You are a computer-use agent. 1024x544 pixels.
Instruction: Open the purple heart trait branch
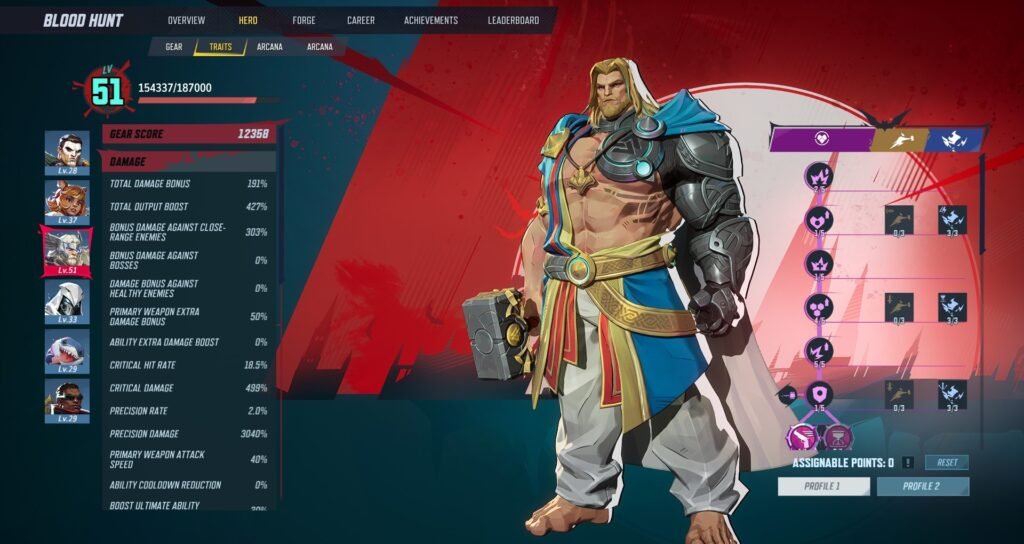[819, 139]
